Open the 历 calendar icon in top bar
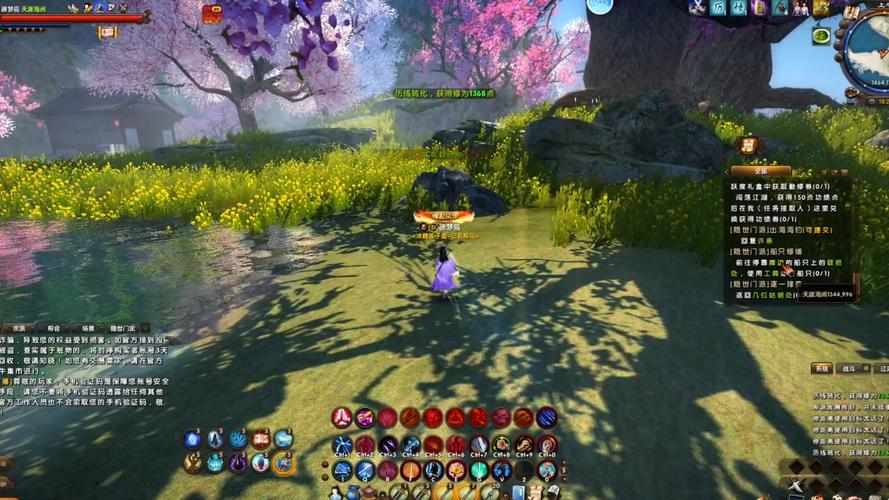This screenshot has width=889, height=500. [x=718, y=8]
